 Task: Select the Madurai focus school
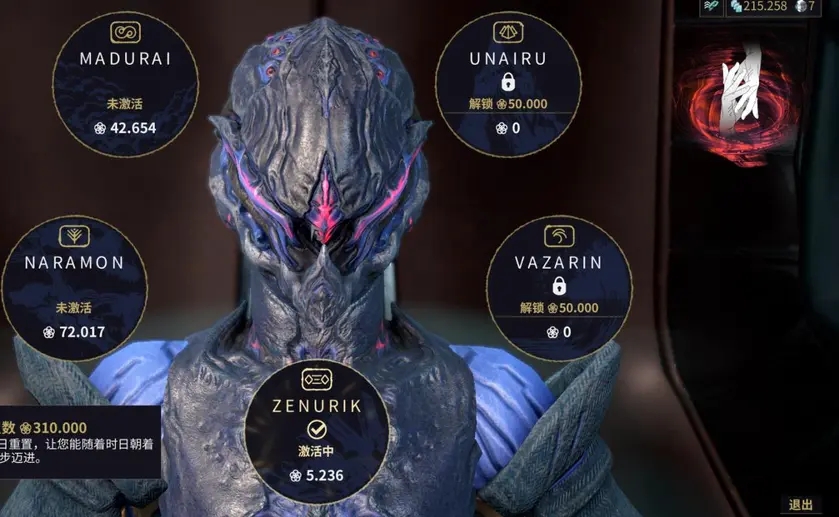125,84
